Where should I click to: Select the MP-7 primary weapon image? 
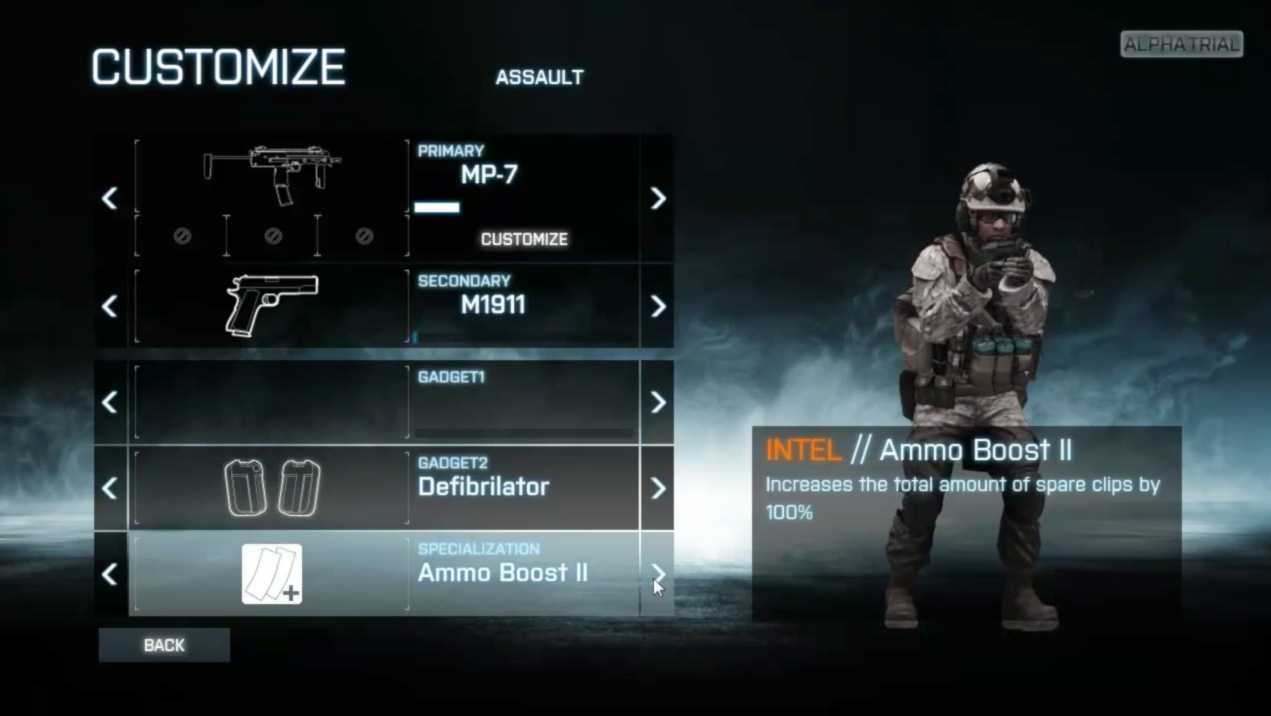pyautogui.click(x=272, y=174)
